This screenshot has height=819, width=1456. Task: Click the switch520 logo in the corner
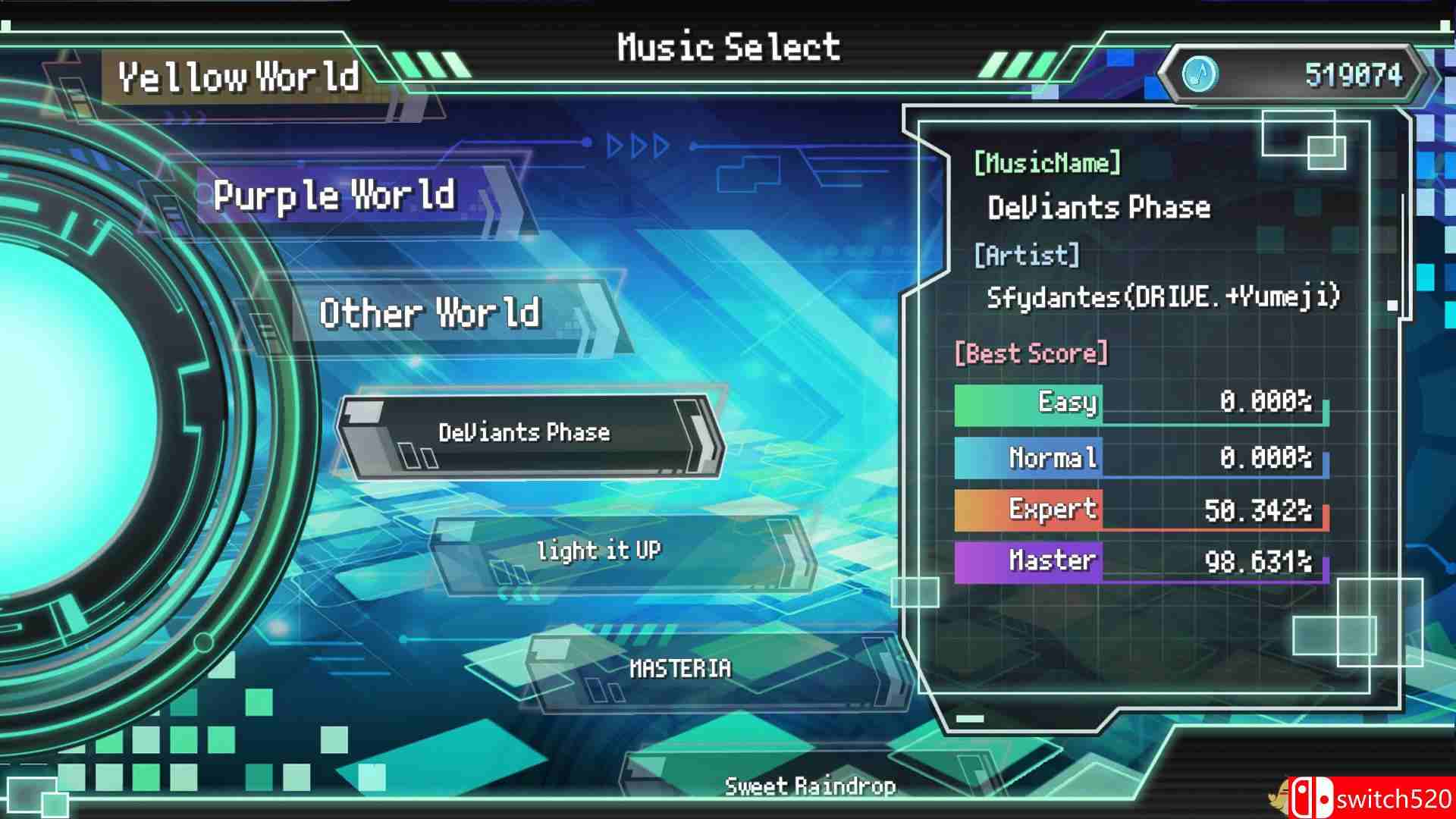click(x=1388, y=798)
